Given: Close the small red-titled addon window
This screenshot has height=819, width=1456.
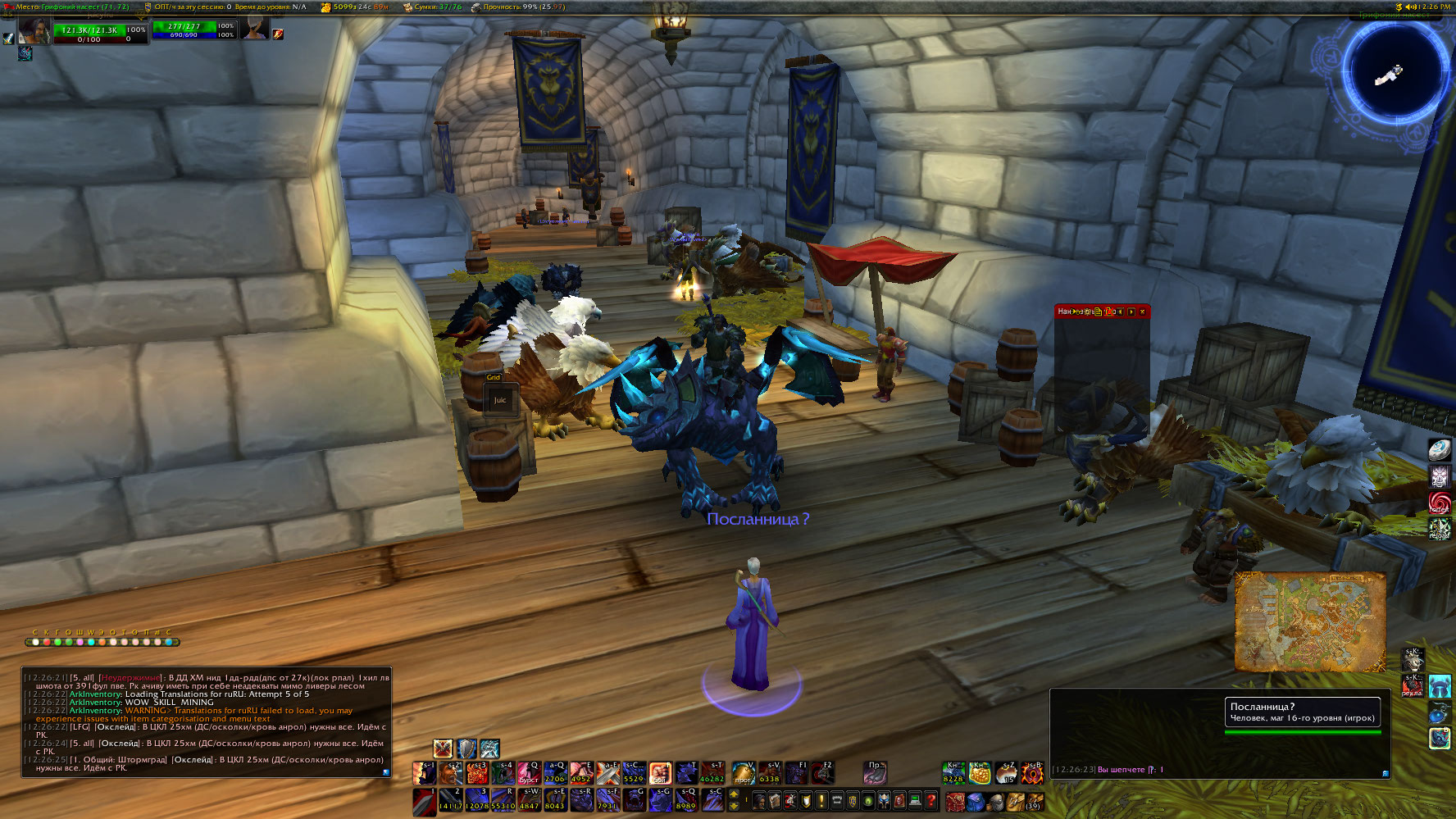Looking at the screenshot, I should click(1142, 312).
